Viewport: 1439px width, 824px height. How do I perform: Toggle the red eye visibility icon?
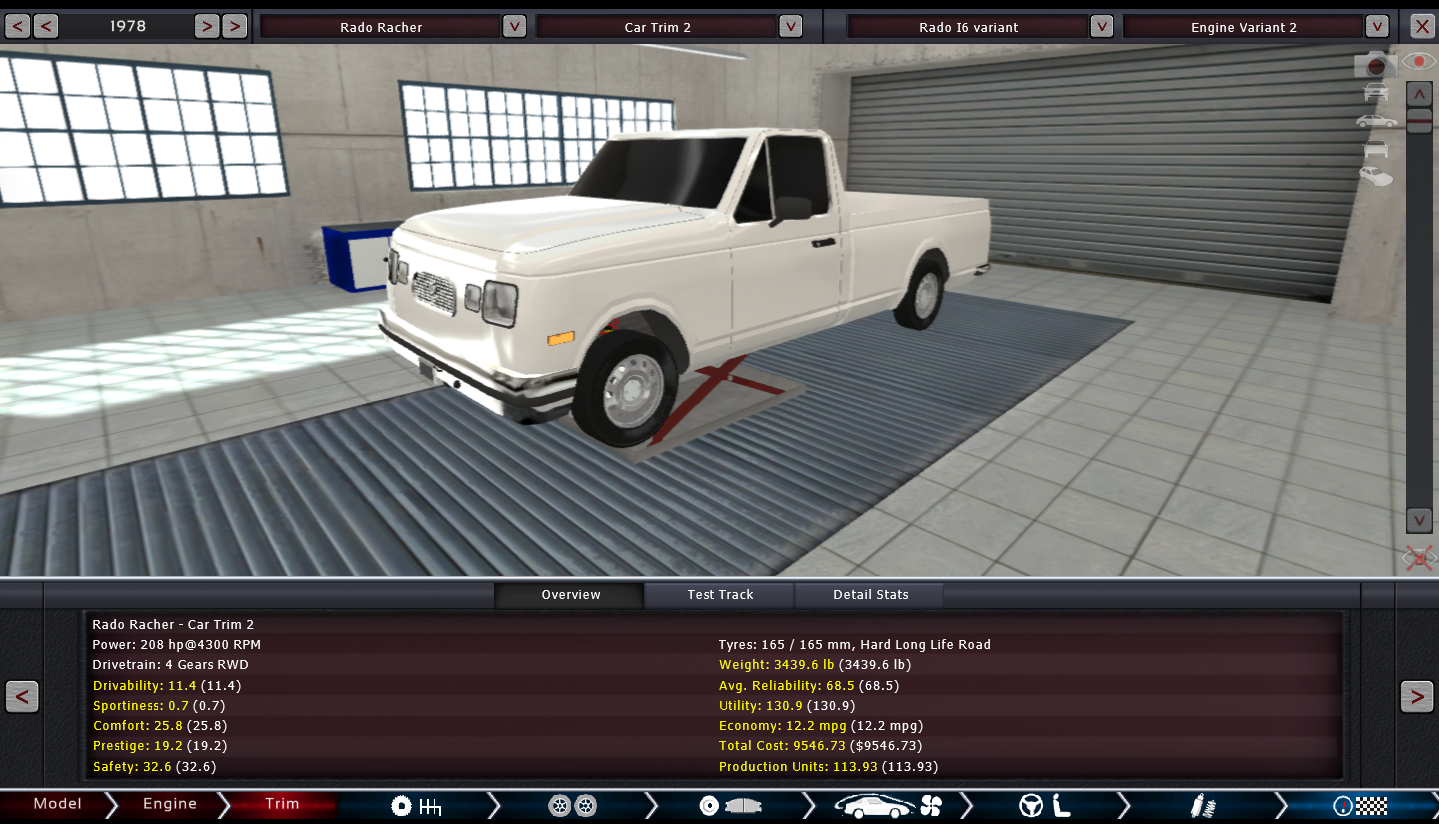point(1418,62)
